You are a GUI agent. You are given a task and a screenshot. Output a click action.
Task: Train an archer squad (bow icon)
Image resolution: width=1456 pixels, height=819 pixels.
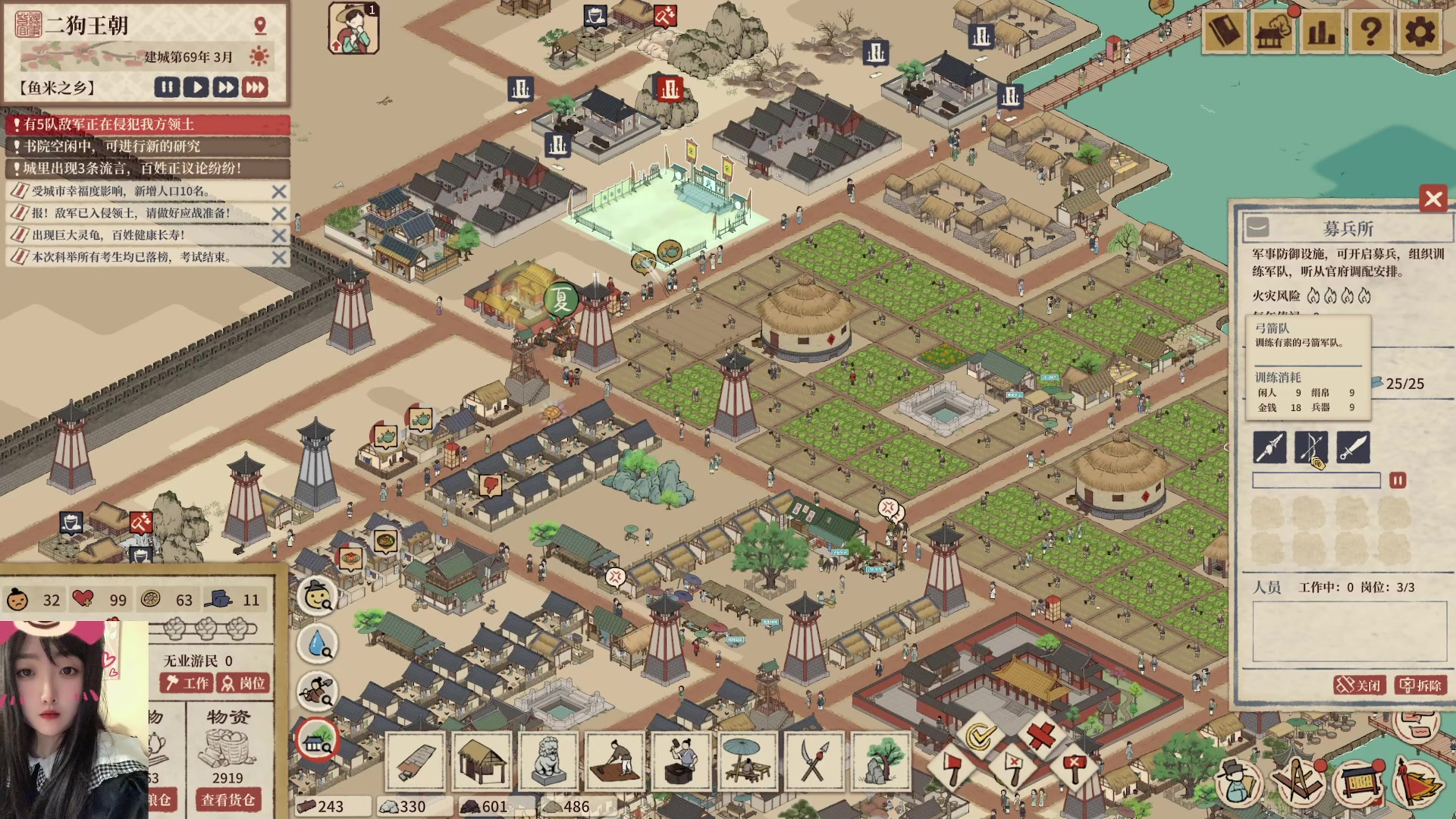[x=1310, y=447]
